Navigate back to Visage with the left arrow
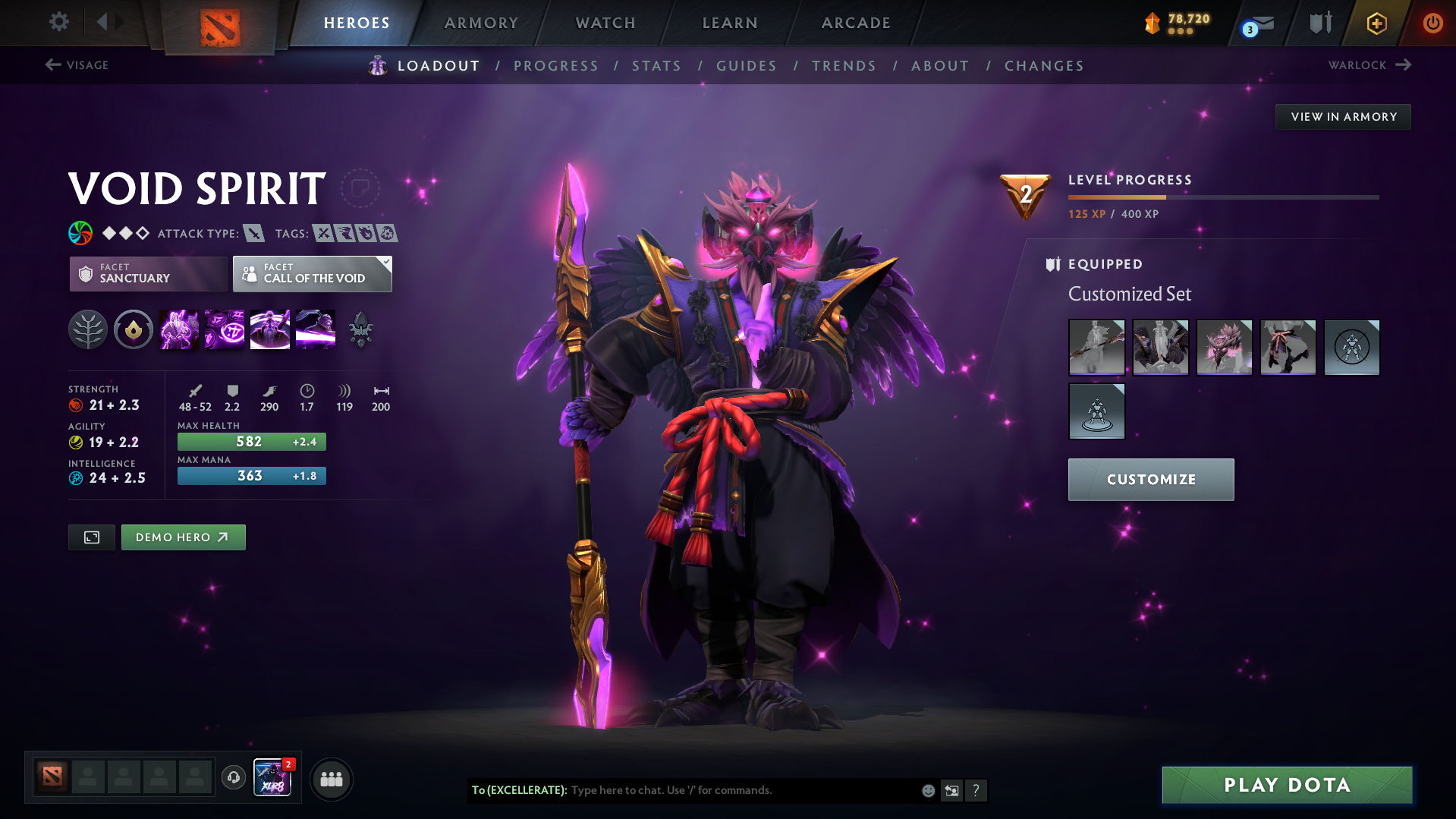 pyautogui.click(x=52, y=65)
